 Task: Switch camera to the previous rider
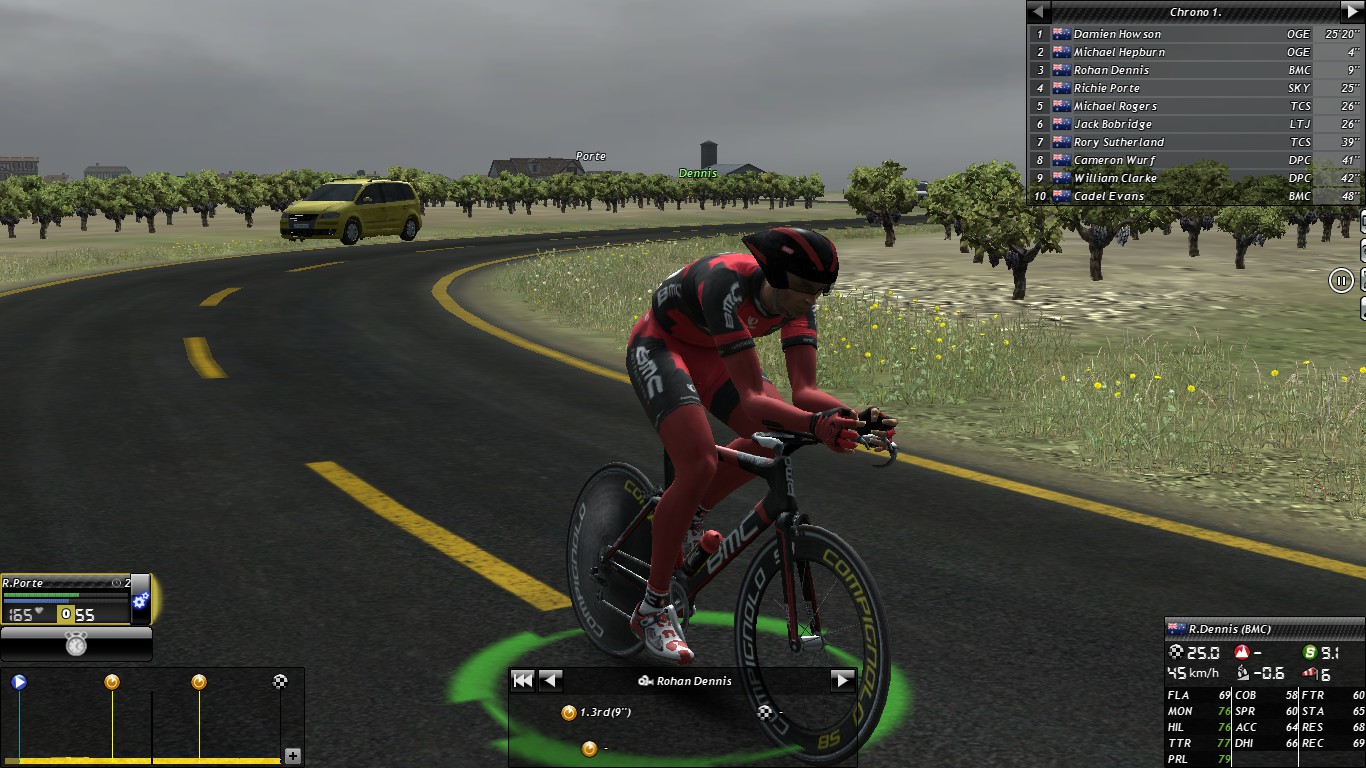point(551,681)
